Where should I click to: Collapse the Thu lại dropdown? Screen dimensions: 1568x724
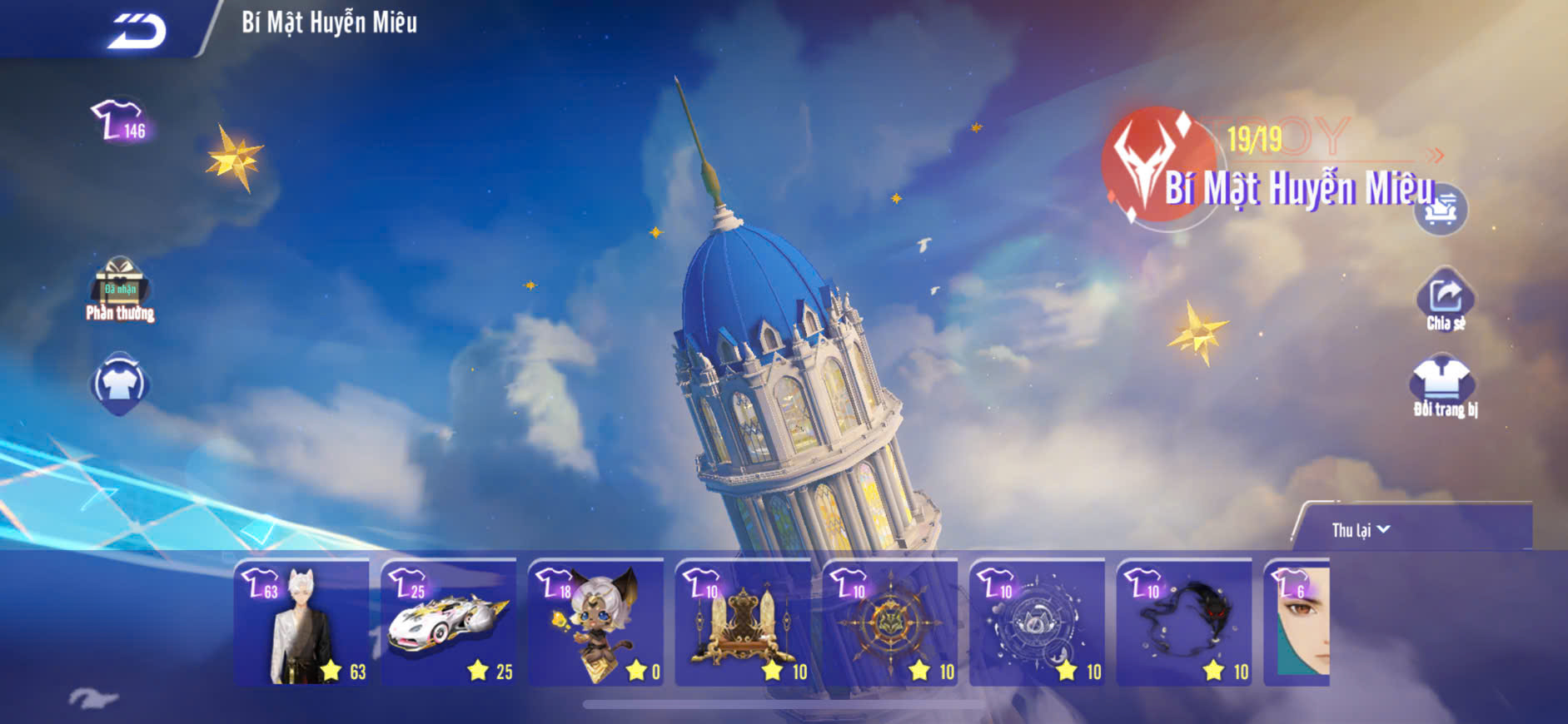[x=1361, y=530]
